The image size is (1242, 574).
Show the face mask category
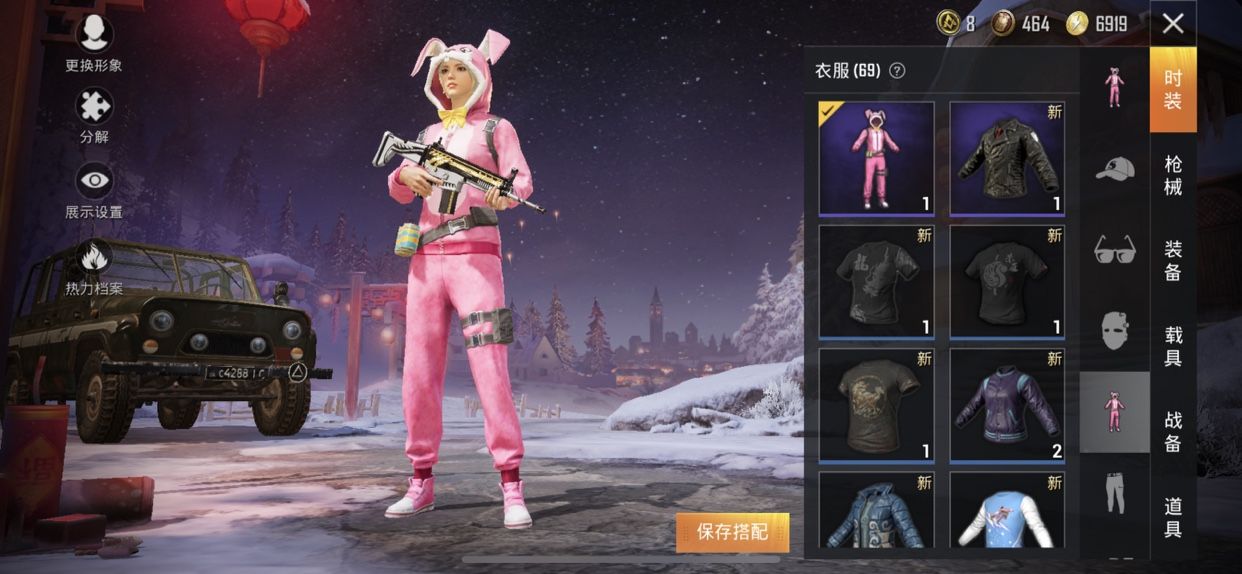click(x=1114, y=330)
